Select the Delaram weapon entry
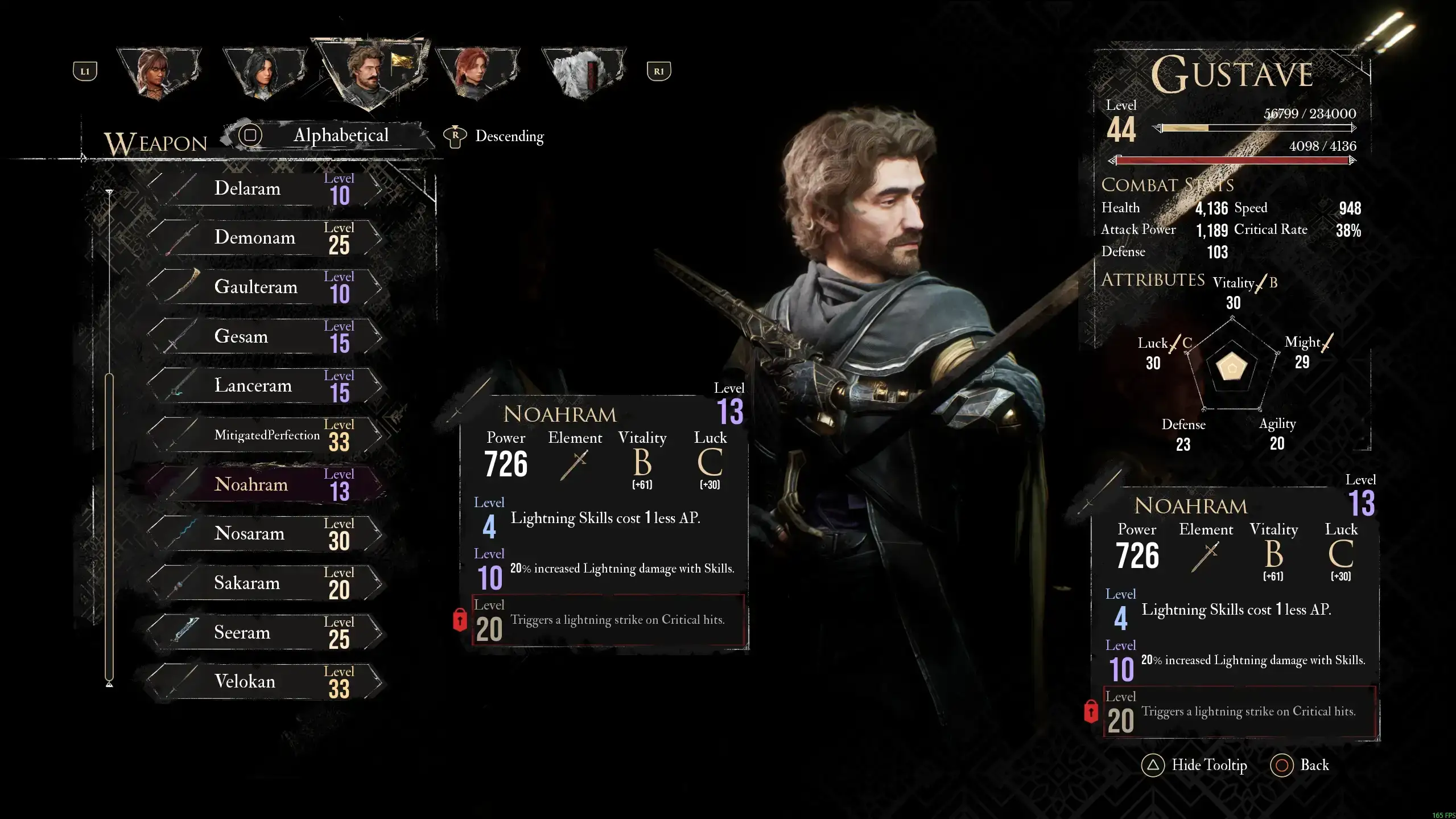 click(265, 188)
